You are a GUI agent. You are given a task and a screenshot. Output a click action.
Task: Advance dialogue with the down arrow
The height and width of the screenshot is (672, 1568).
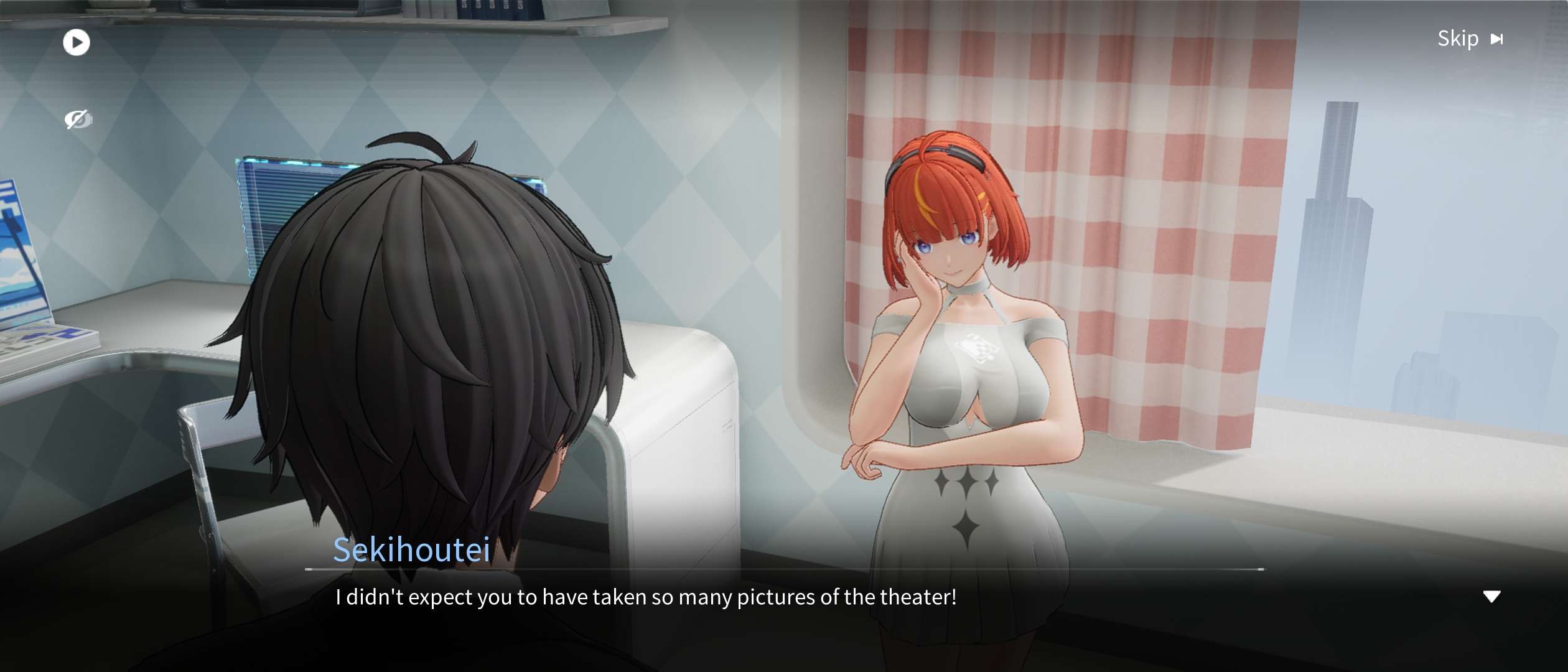[x=1491, y=597]
